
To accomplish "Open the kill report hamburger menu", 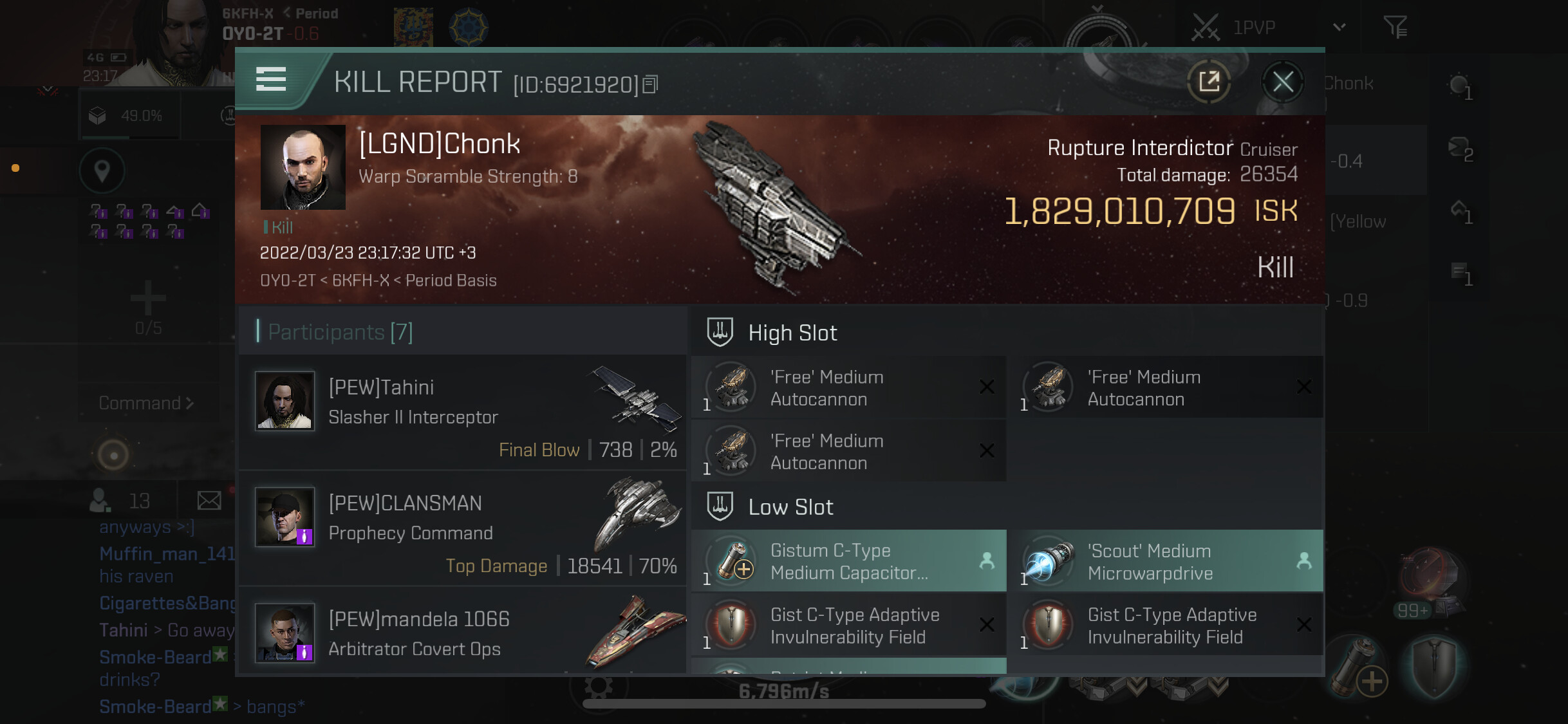I will tap(271, 80).
